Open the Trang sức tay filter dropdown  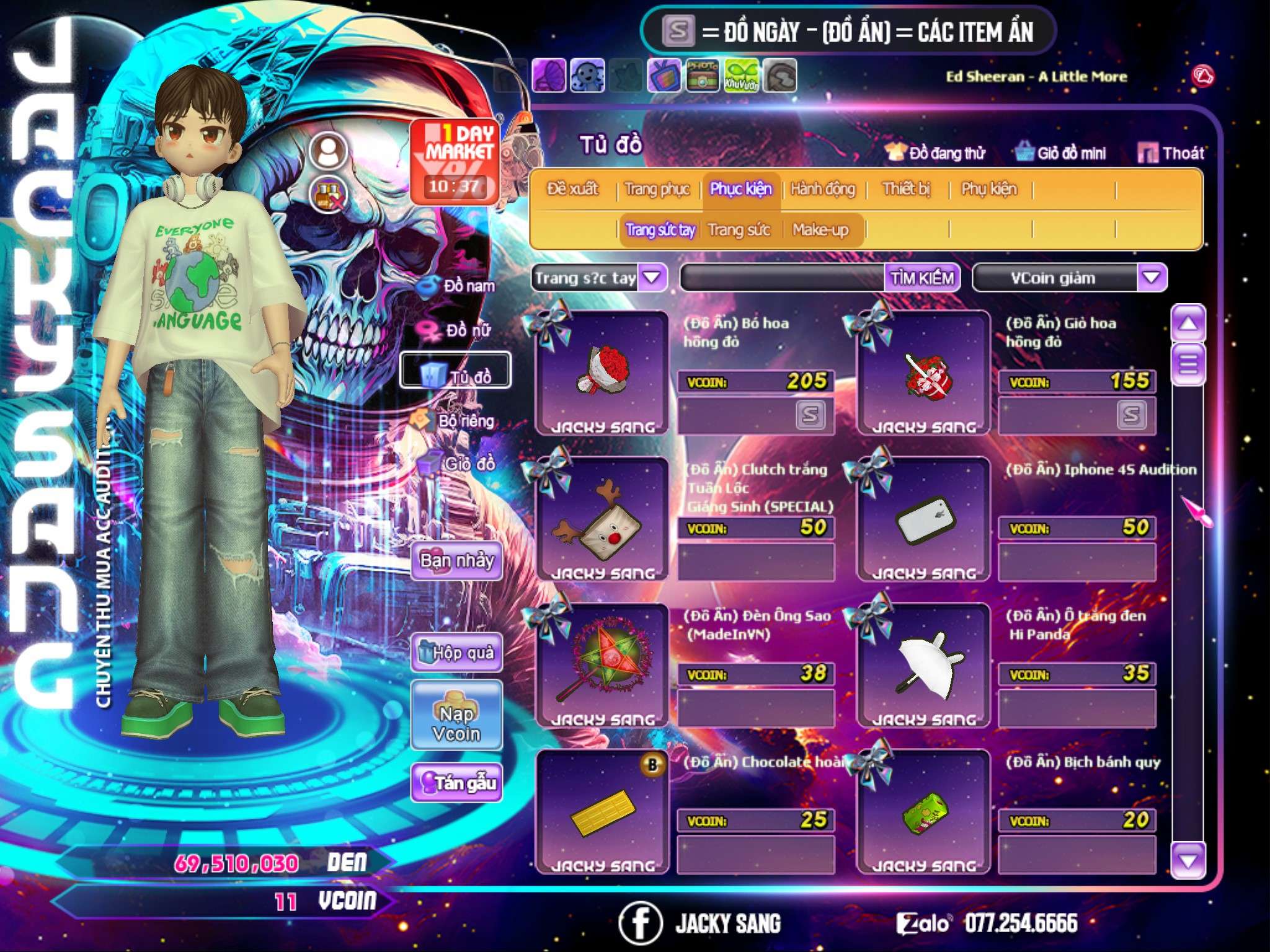click(652, 278)
